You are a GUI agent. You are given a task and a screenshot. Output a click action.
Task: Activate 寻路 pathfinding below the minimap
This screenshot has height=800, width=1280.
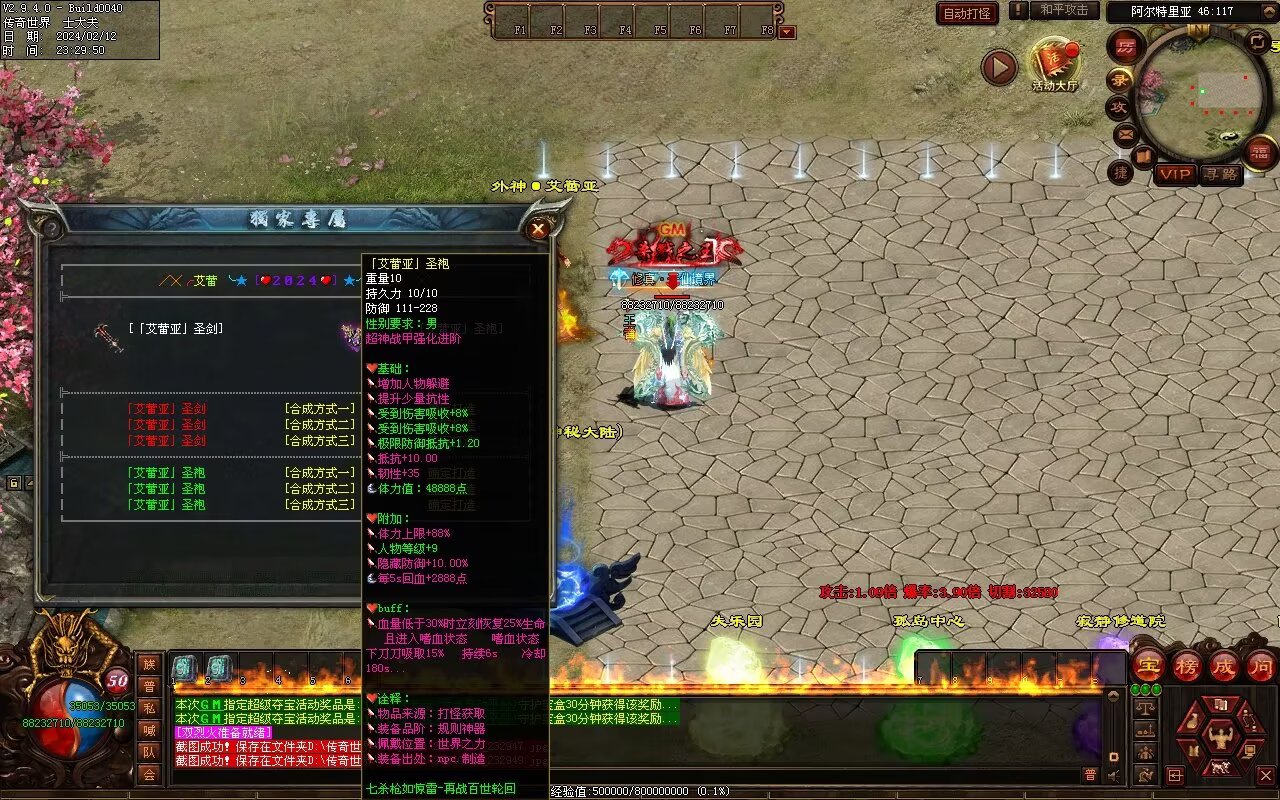coord(1221,174)
